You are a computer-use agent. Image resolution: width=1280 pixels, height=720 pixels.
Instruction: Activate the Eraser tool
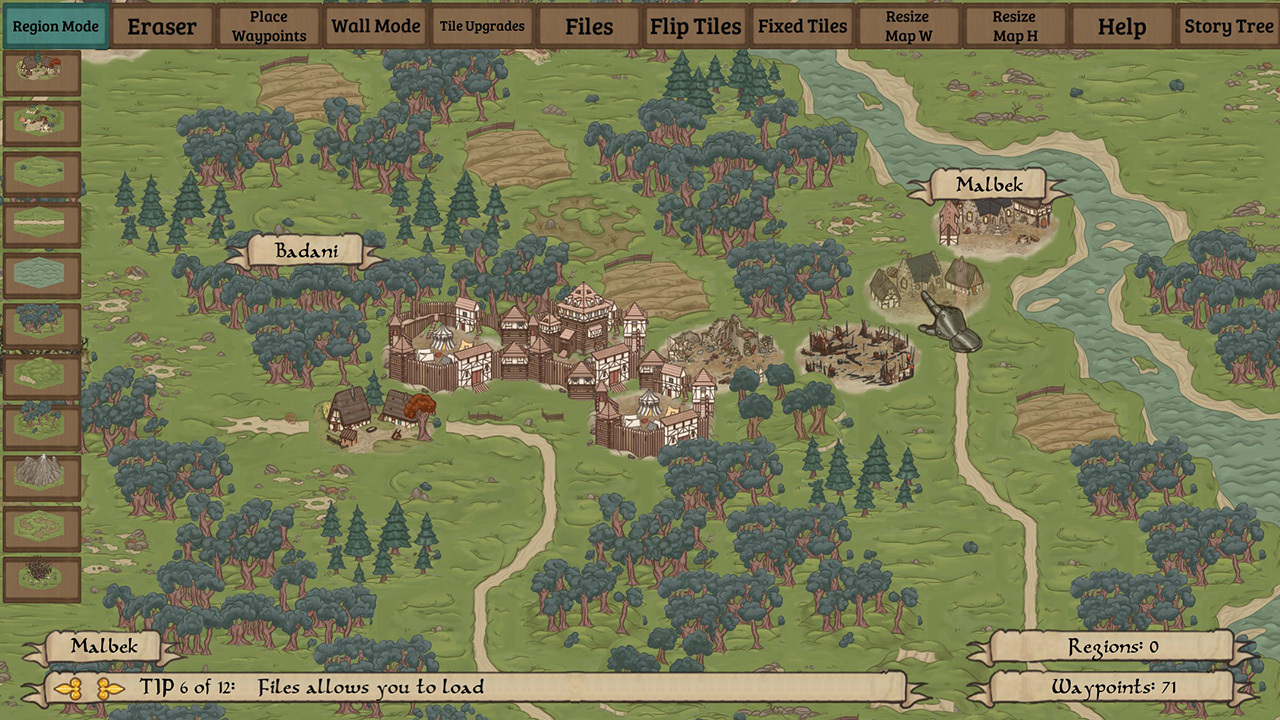coord(162,26)
